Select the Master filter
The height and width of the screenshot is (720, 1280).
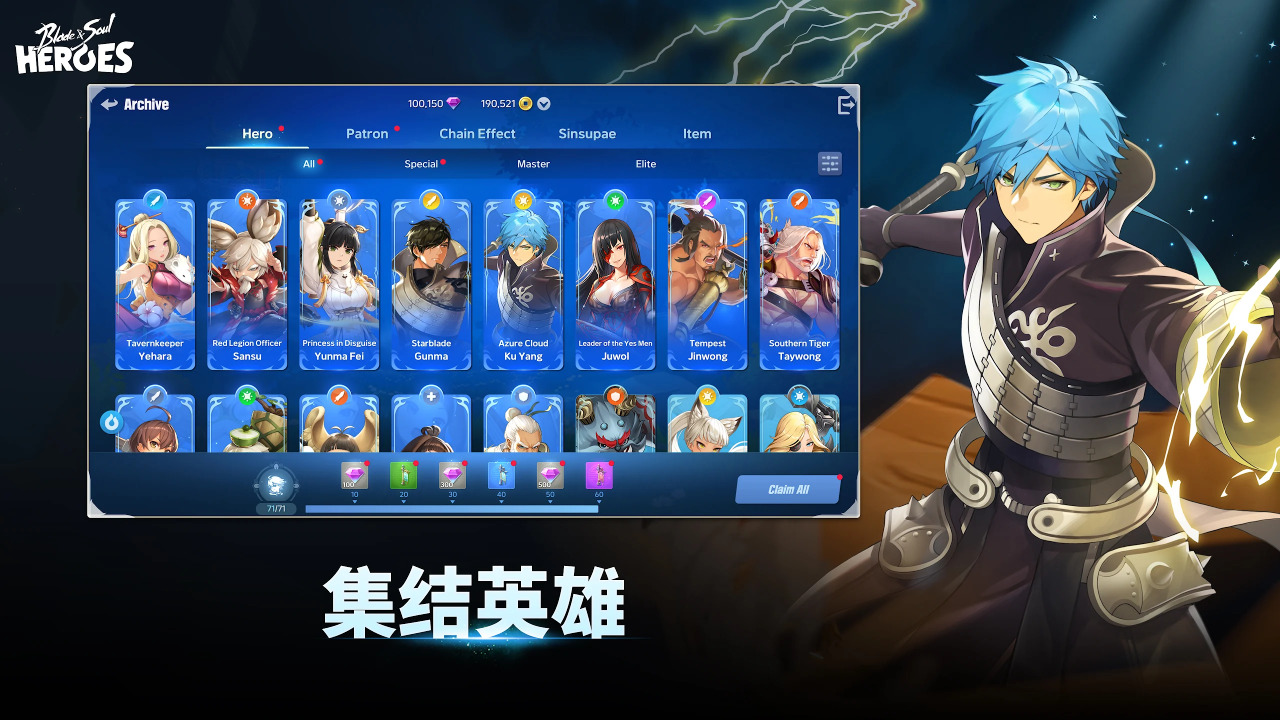[x=533, y=163]
